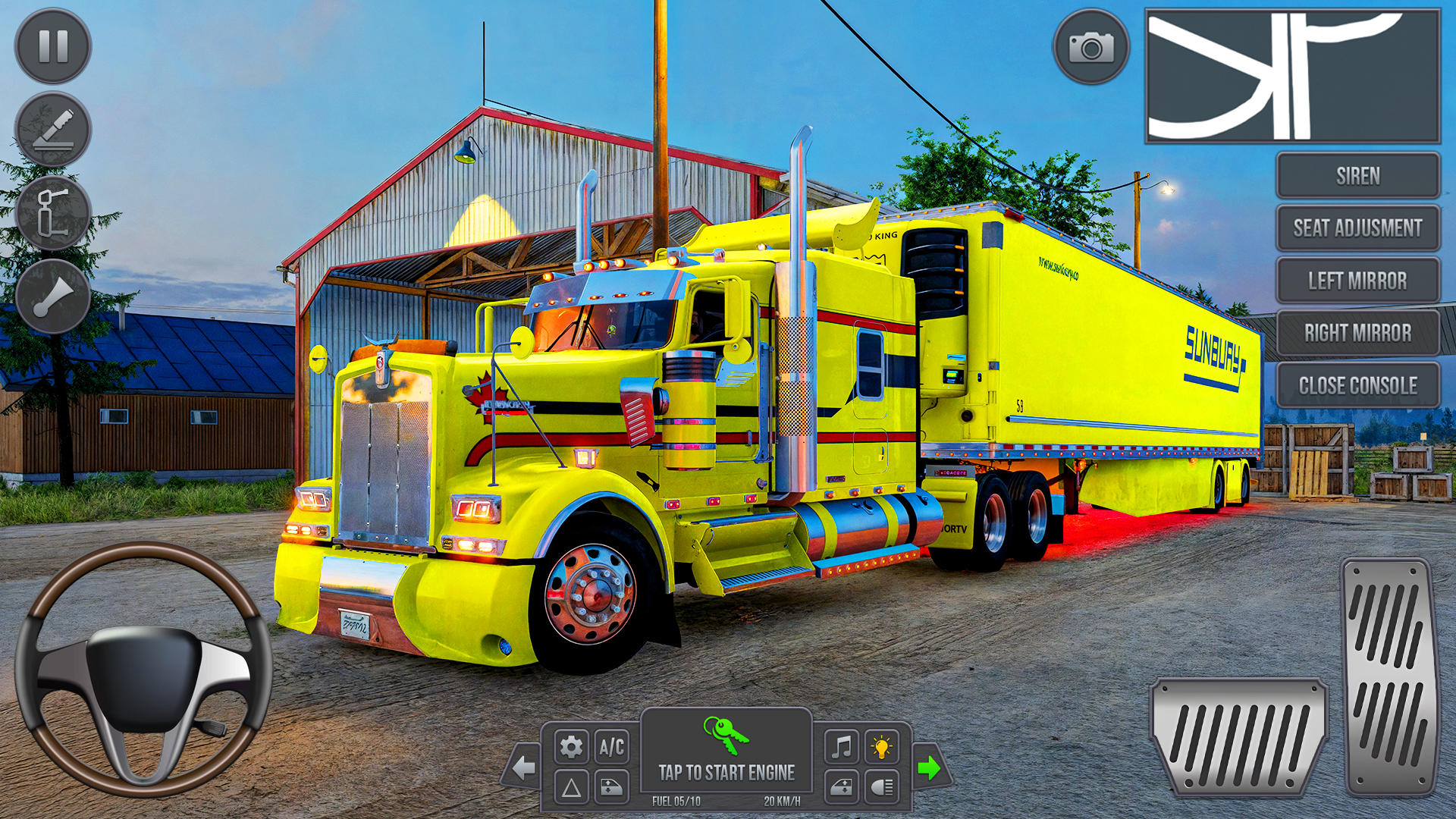1456x819 pixels.
Task: Collapse console options with the left arrow
Action: click(x=523, y=767)
